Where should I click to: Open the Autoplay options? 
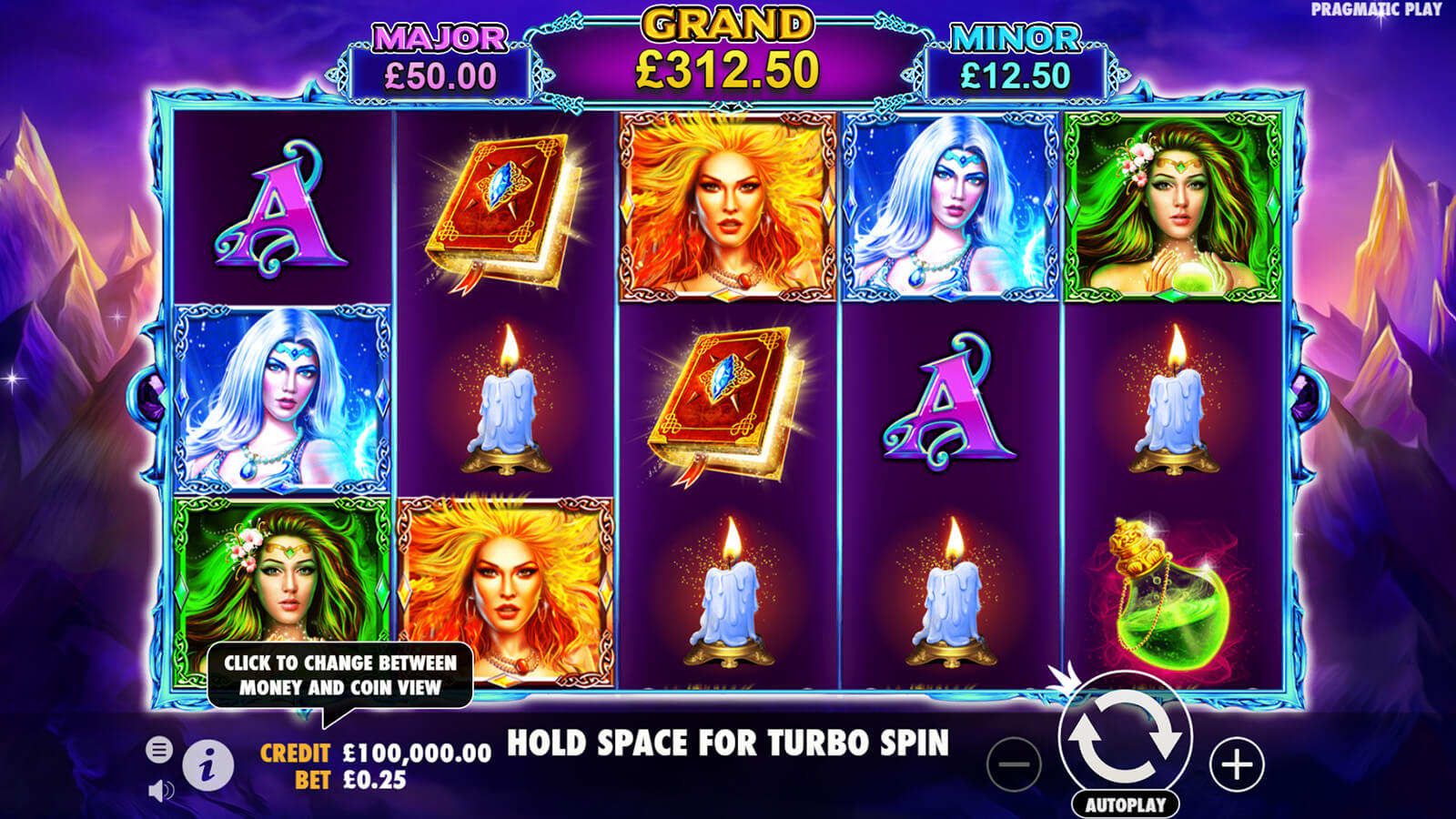[1125, 804]
